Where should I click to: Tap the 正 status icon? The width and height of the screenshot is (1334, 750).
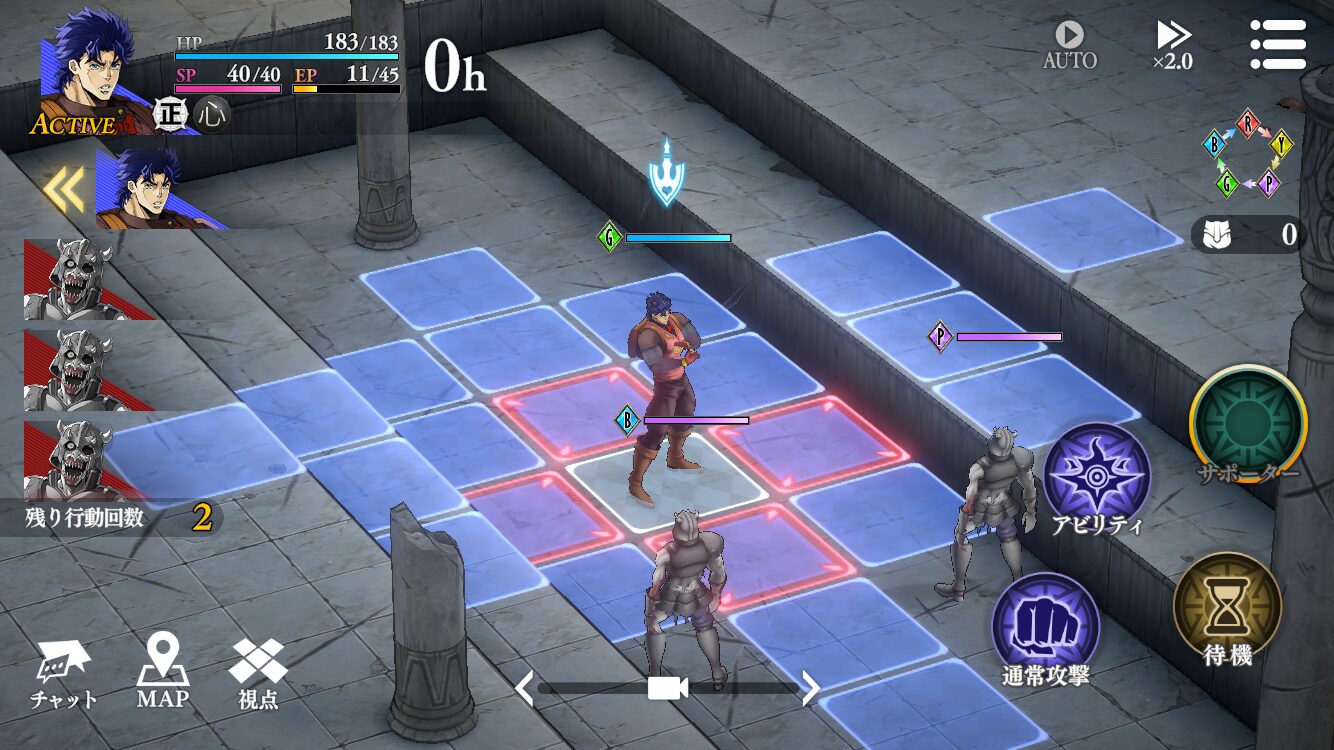171,114
